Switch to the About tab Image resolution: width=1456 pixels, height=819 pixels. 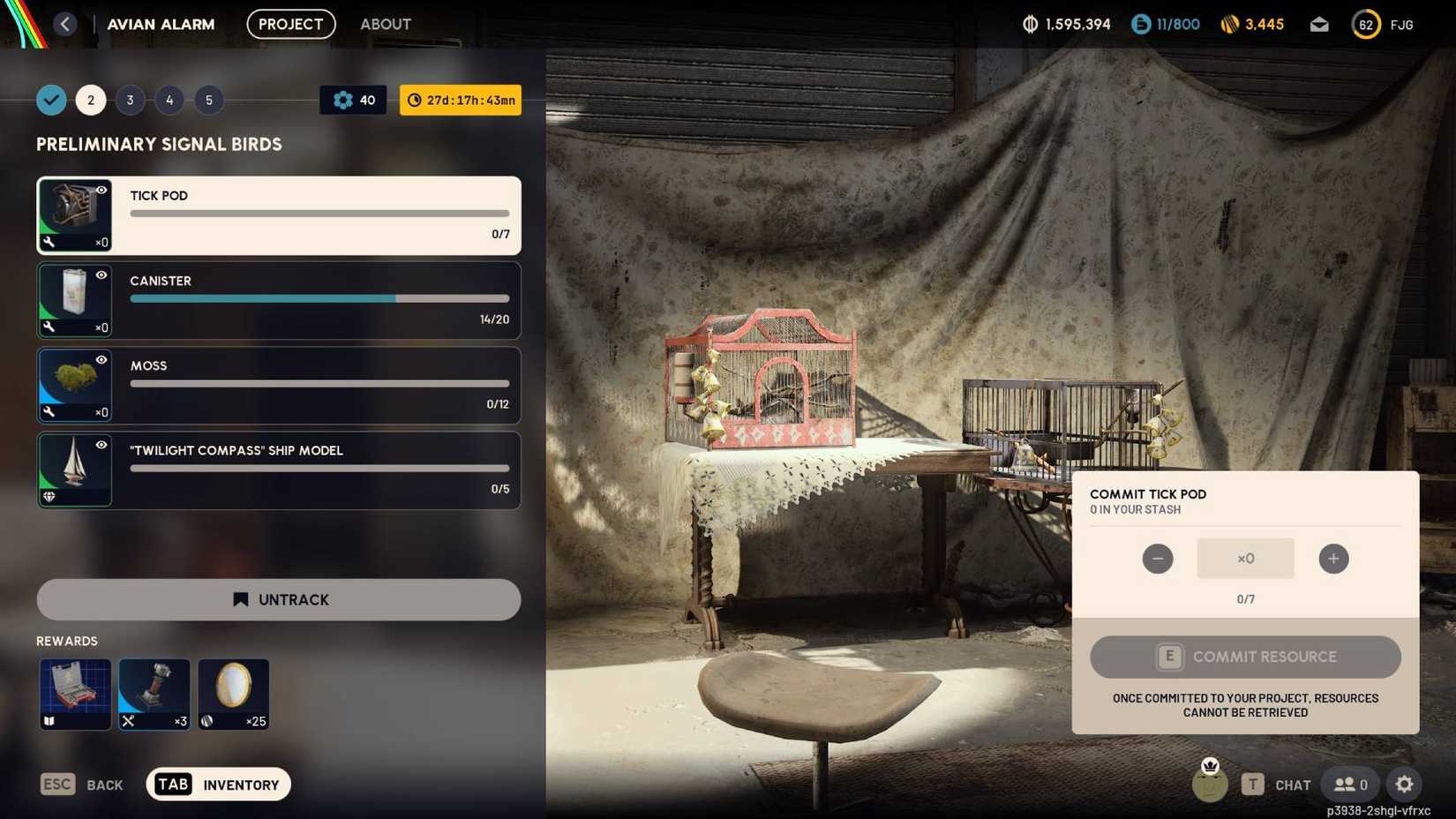tap(385, 24)
